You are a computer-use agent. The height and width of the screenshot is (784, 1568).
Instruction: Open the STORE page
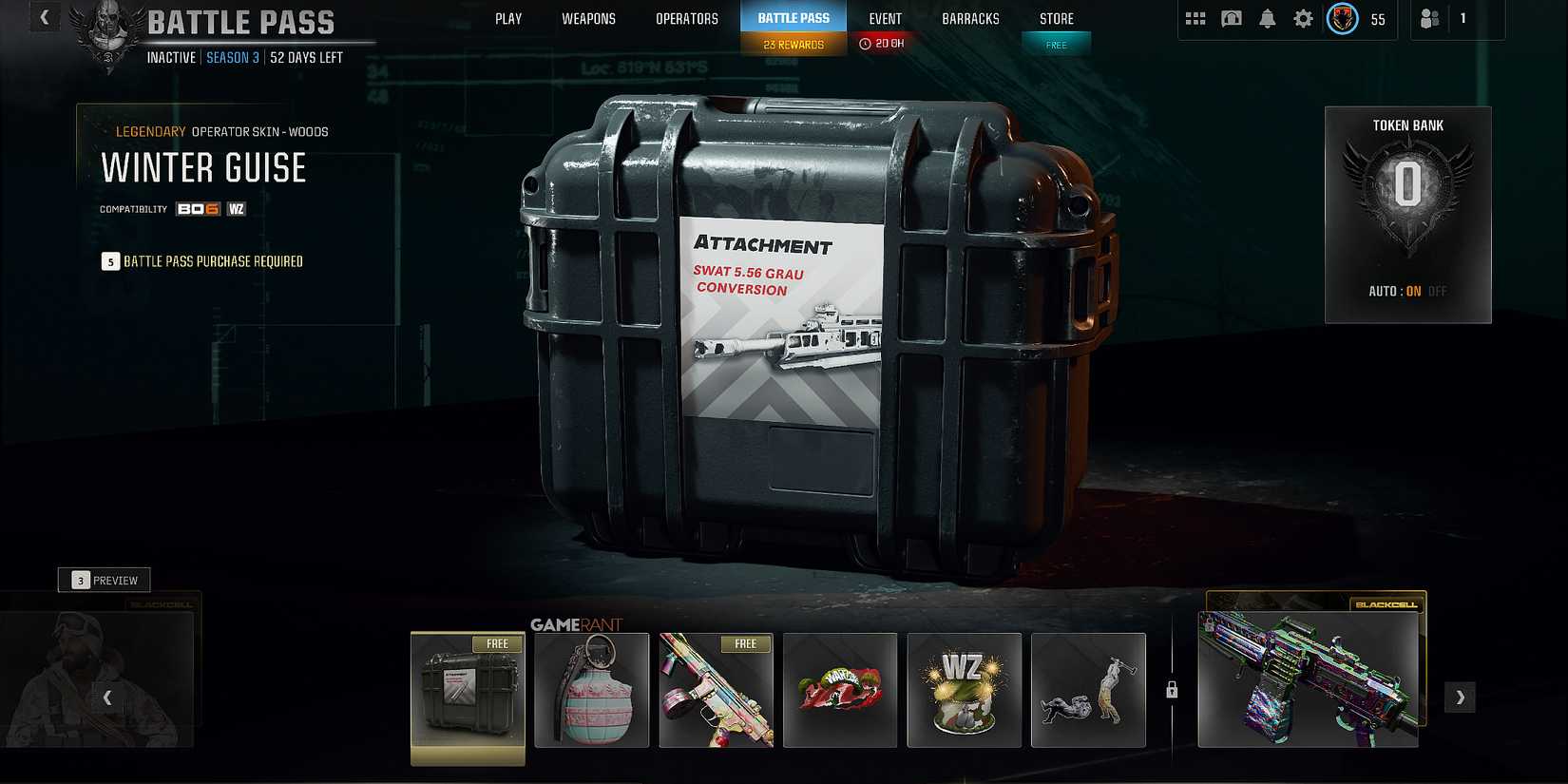tap(1056, 18)
